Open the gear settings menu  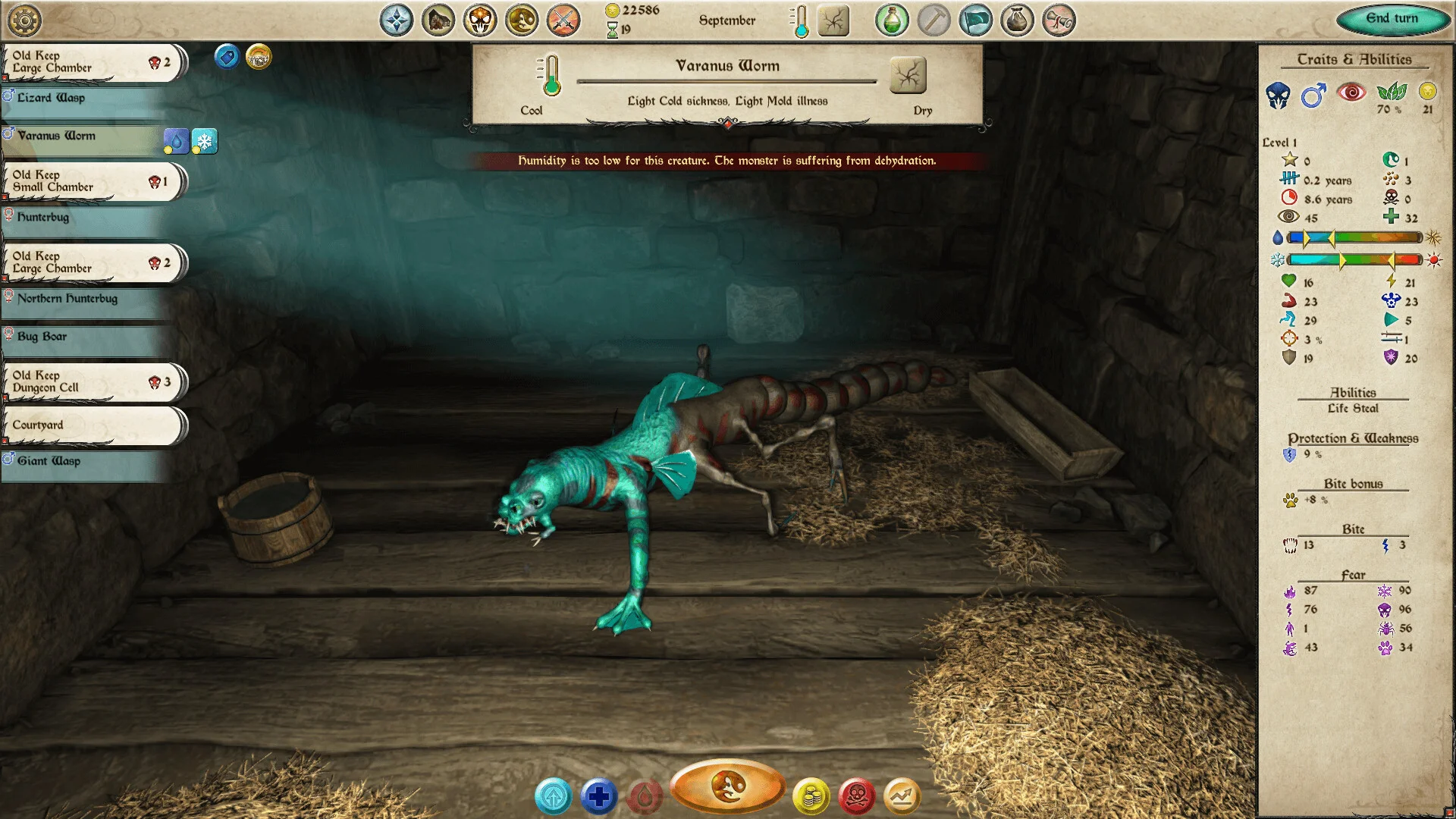[x=24, y=20]
